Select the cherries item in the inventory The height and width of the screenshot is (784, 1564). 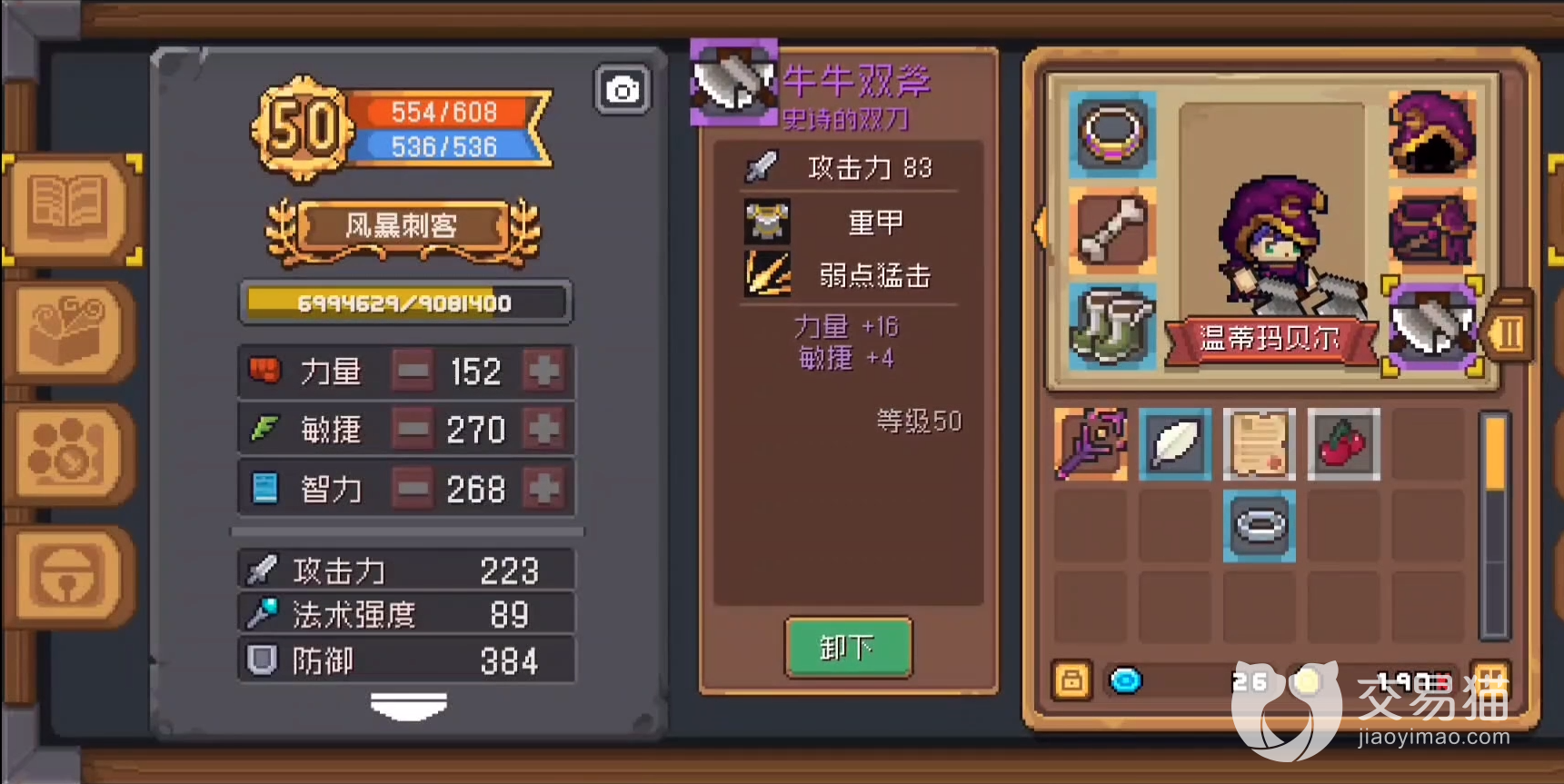[1343, 444]
